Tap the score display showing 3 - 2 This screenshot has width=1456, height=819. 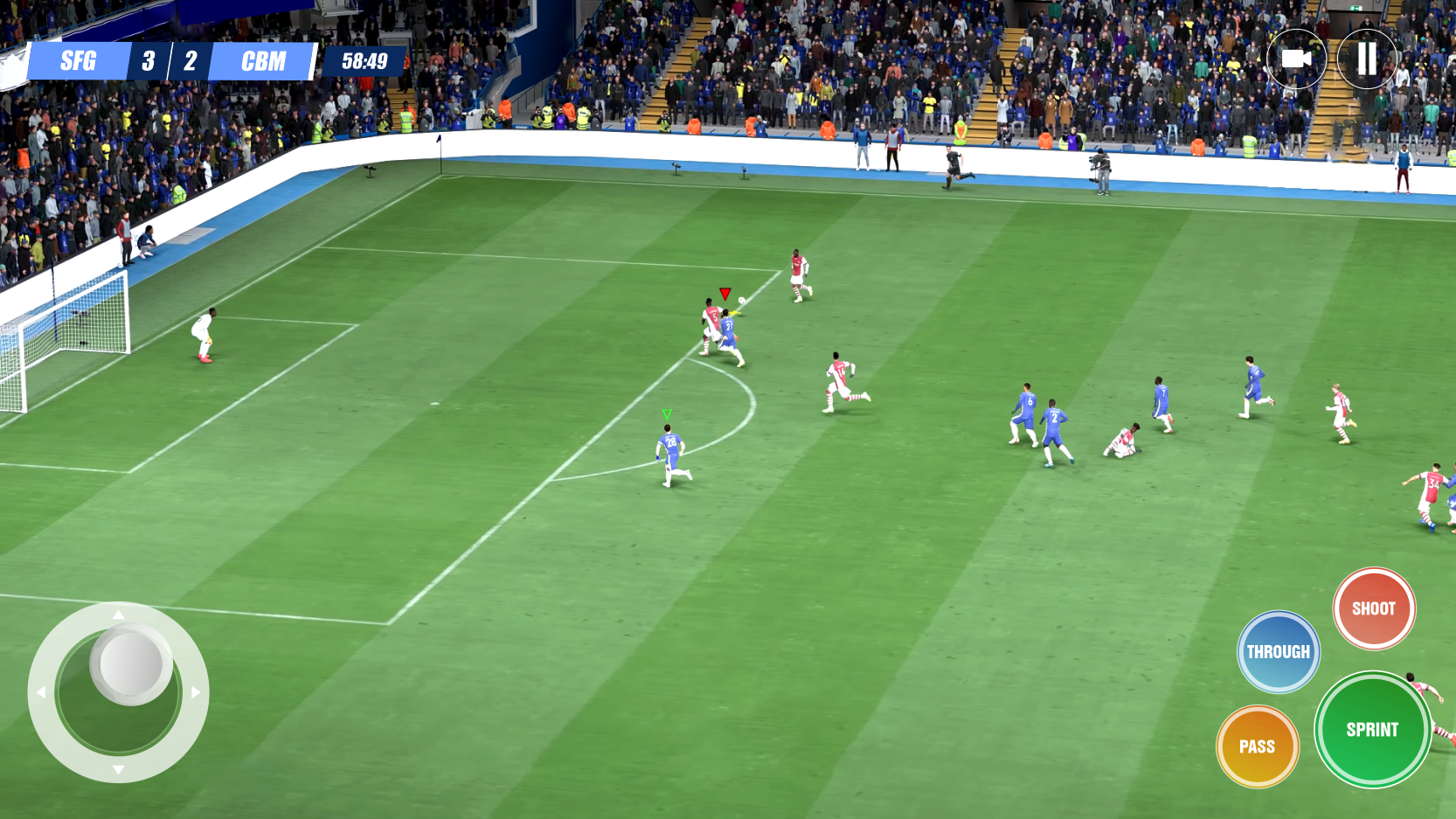click(169, 61)
